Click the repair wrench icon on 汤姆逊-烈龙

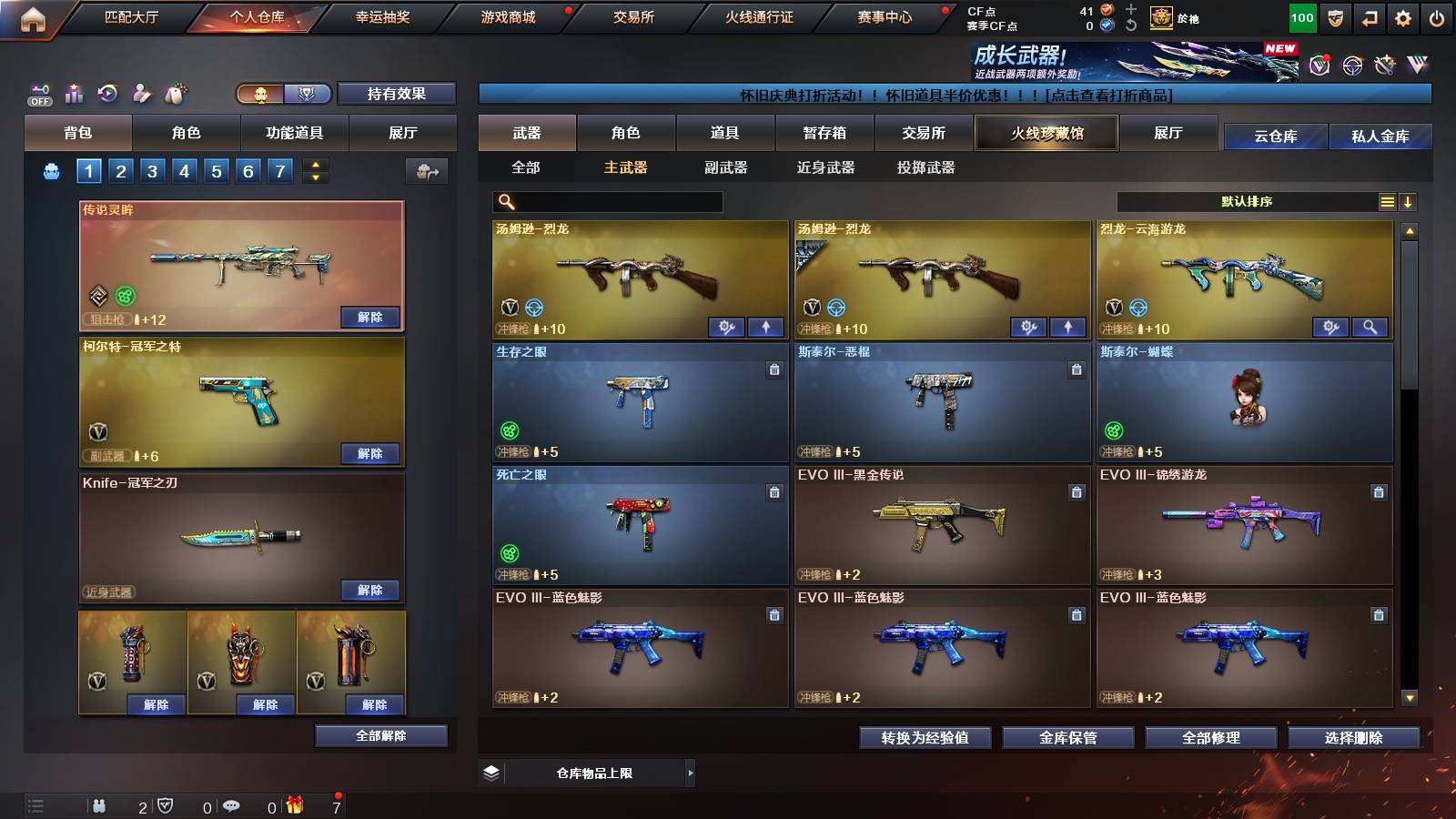click(x=728, y=327)
